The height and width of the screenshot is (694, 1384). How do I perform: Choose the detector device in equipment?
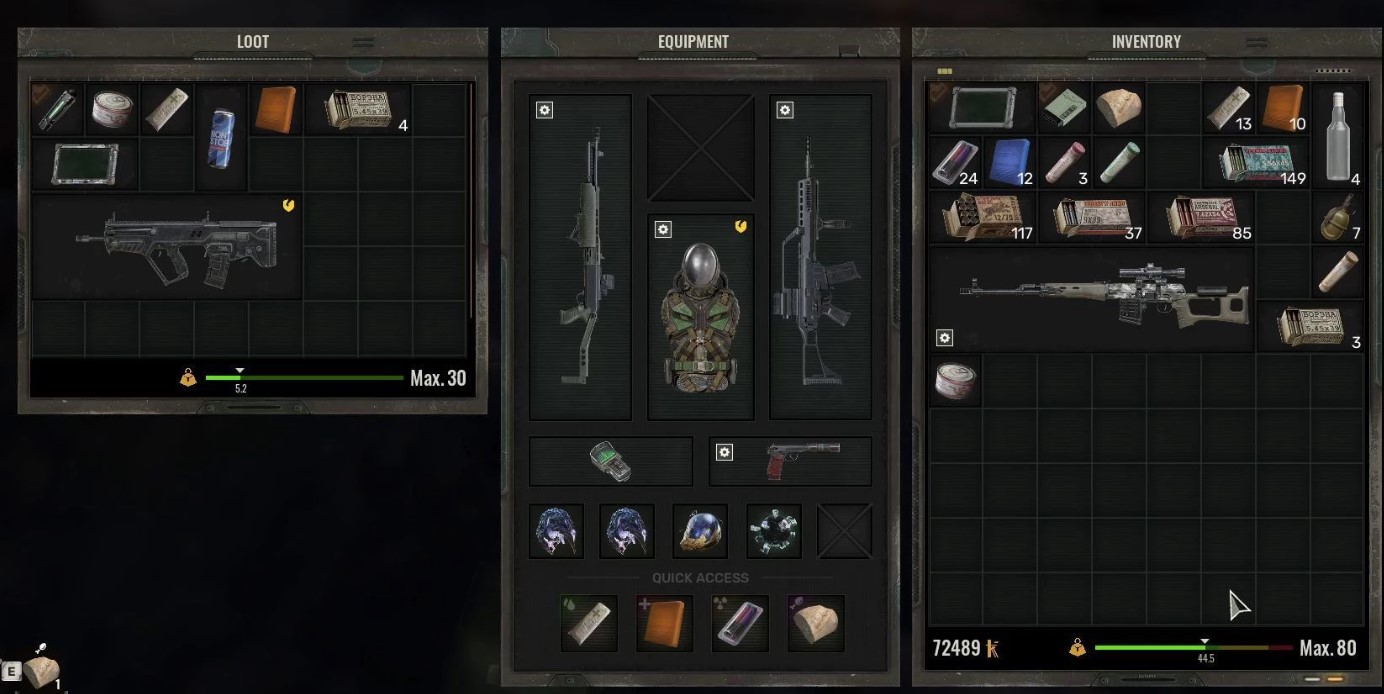coord(610,461)
